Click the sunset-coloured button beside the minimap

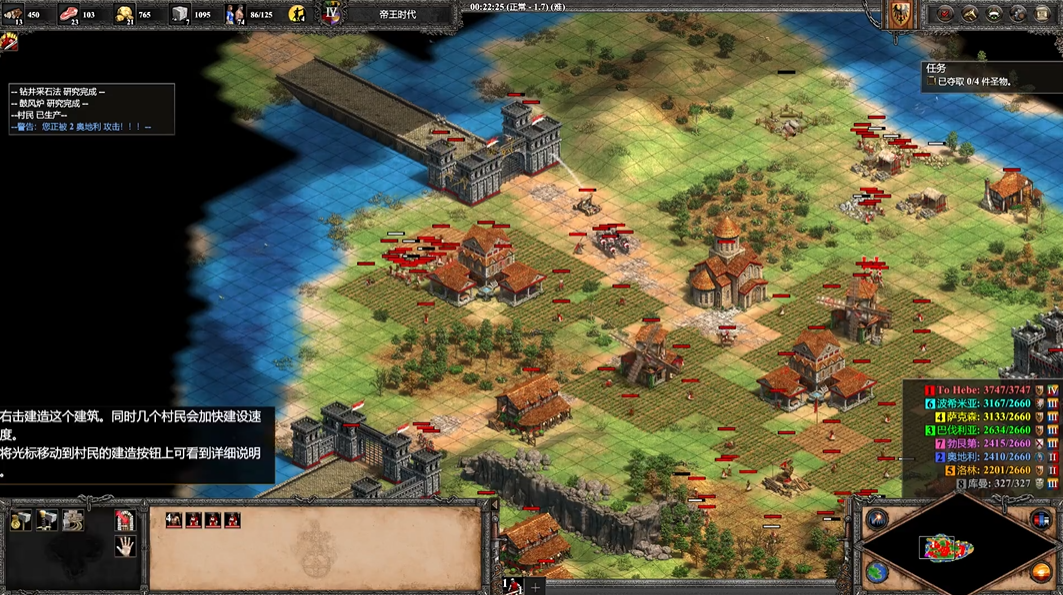coord(1041,572)
